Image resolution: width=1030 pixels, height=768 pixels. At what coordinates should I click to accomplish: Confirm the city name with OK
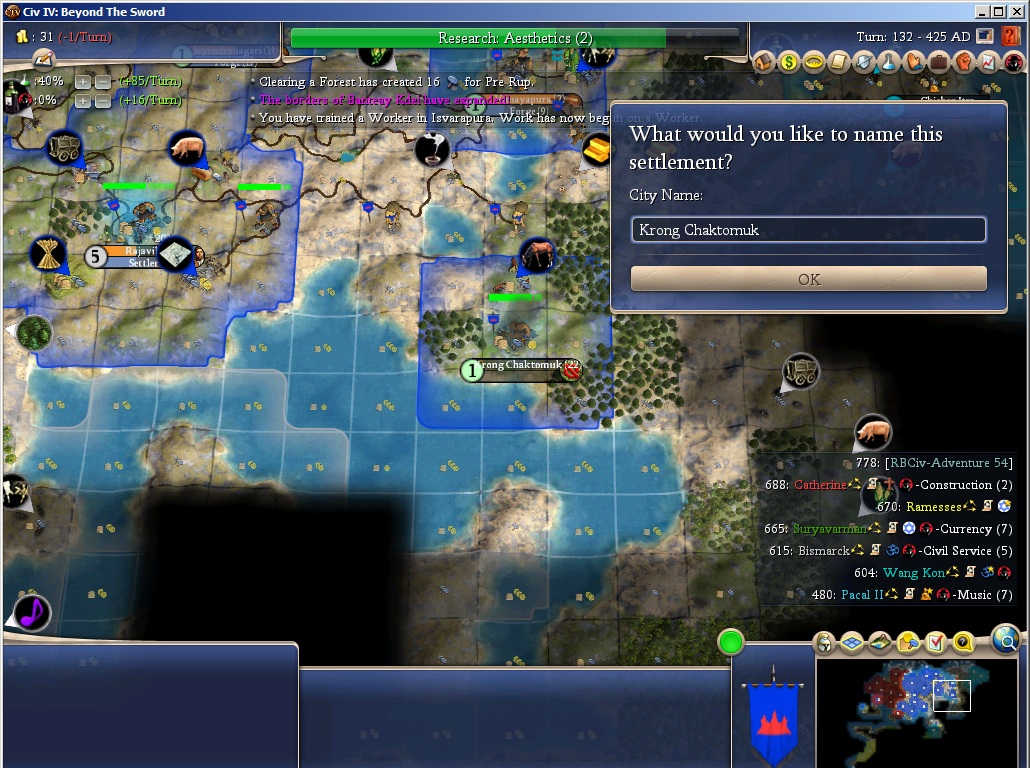click(x=808, y=279)
